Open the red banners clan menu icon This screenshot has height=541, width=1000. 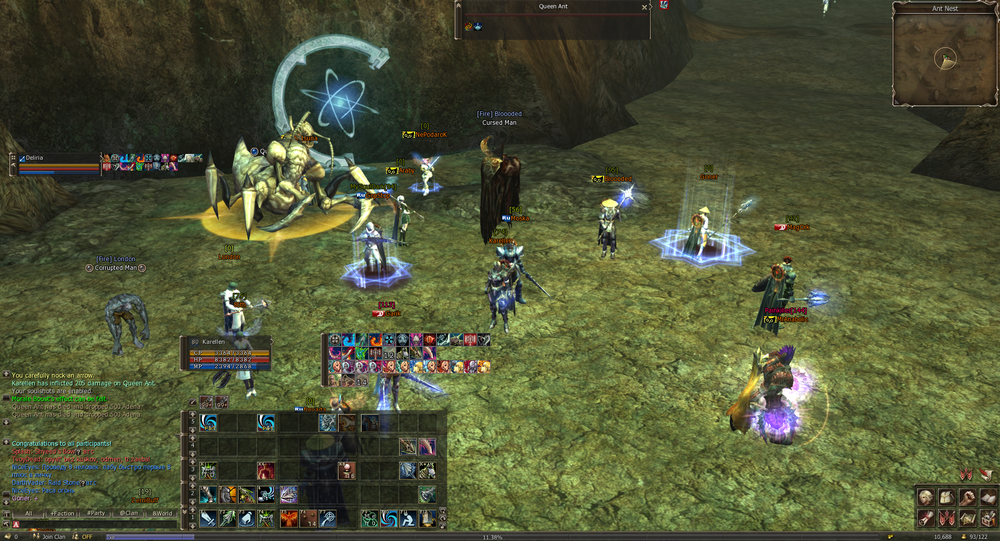click(946, 517)
